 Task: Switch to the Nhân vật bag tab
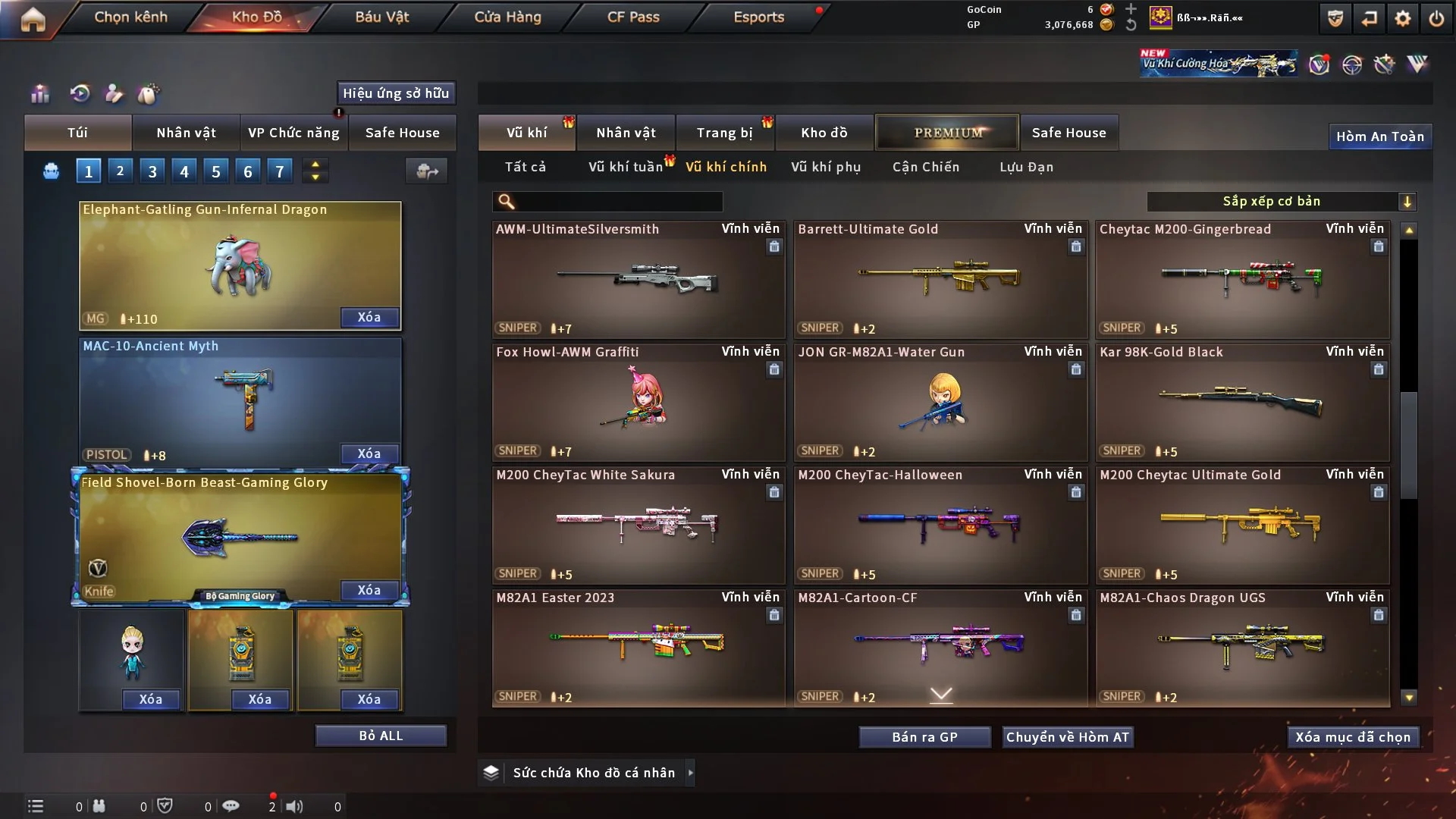[186, 133]
